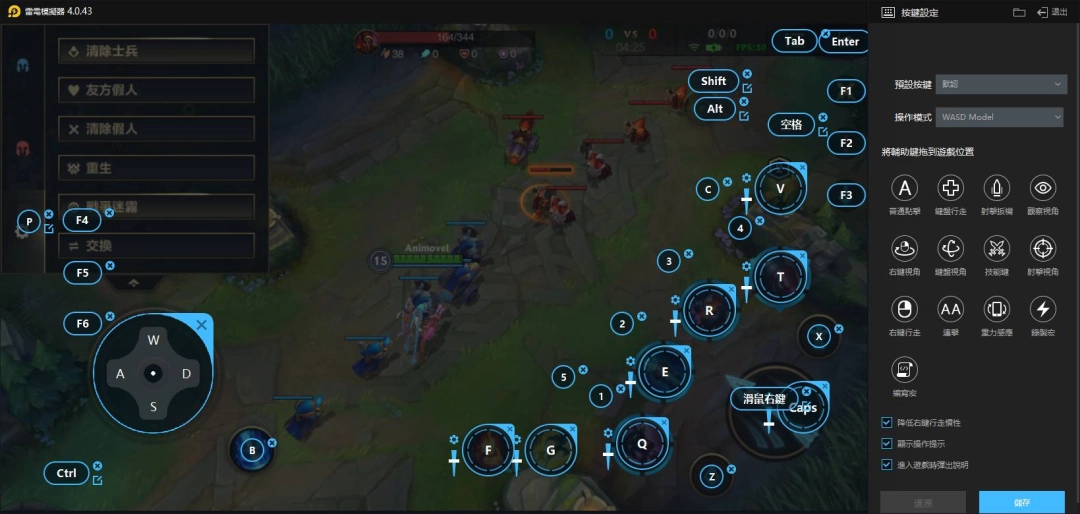Viewport: 1080px width, 514px height.
Task: Select the 友方假人 button
Action: point(156,90)
